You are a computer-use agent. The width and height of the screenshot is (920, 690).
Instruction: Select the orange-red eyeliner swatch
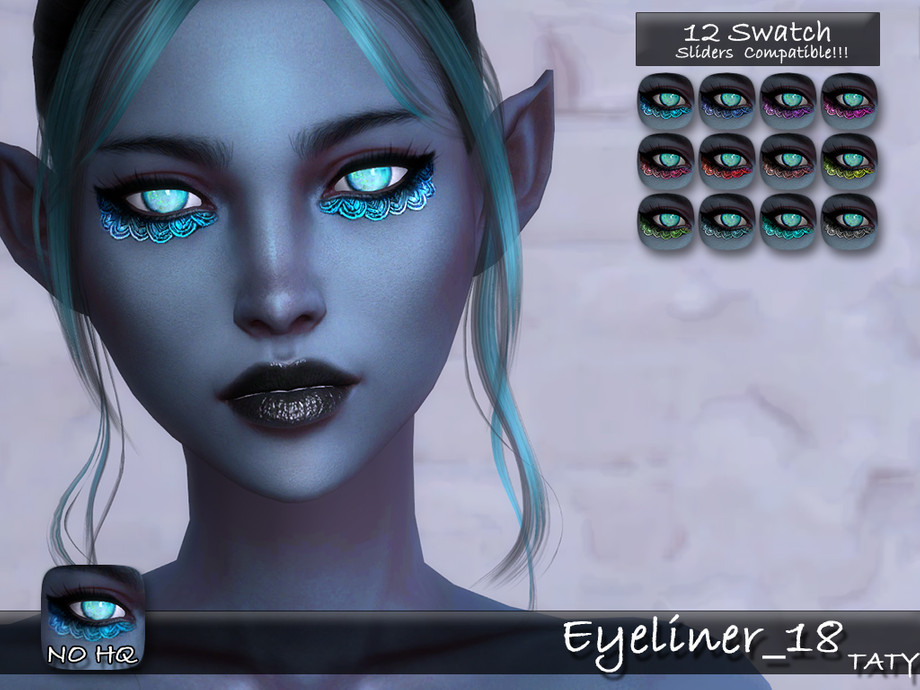coord(727,160)
